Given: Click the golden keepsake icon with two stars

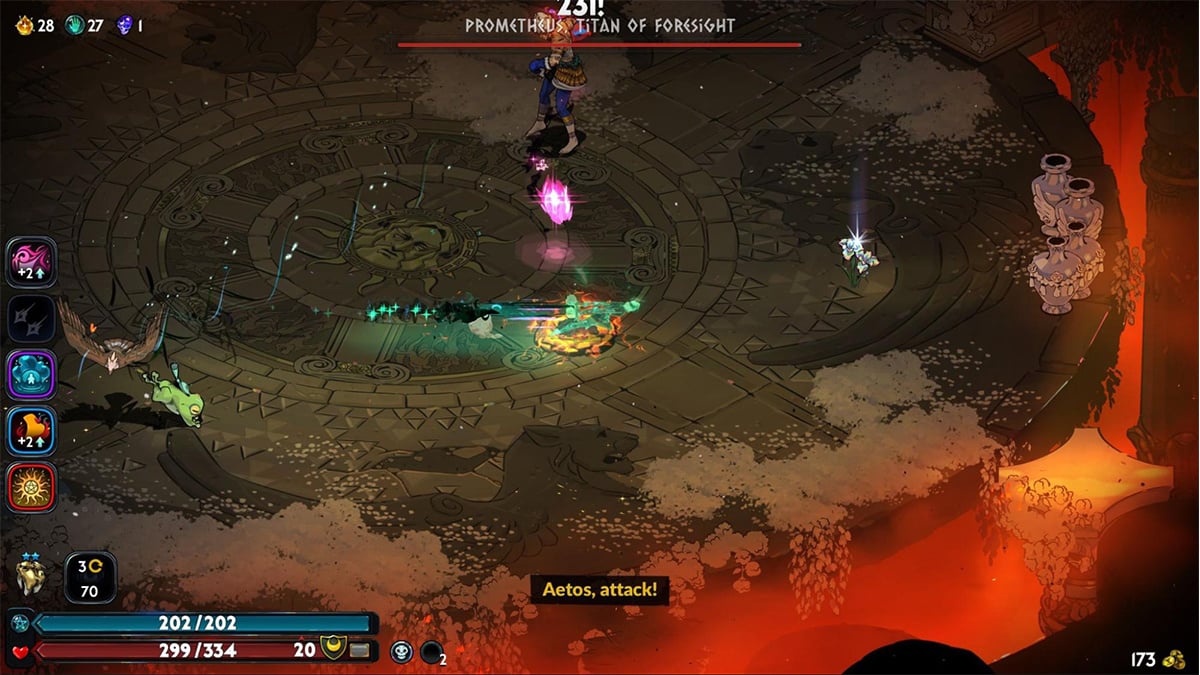Looking at the screenshot, I should (32, 577).
